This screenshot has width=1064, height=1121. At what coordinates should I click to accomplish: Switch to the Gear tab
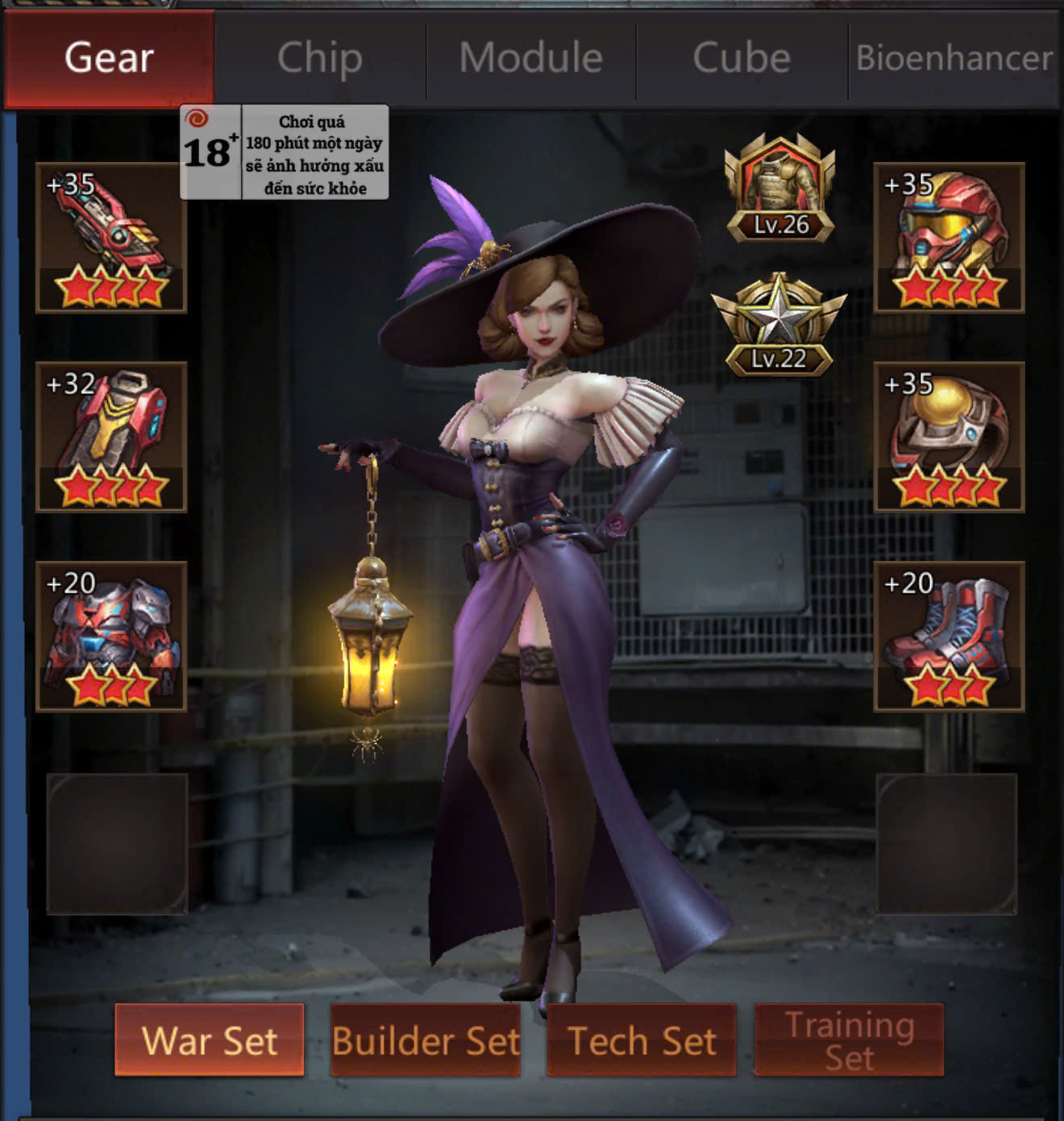click(x=109, y=58)
